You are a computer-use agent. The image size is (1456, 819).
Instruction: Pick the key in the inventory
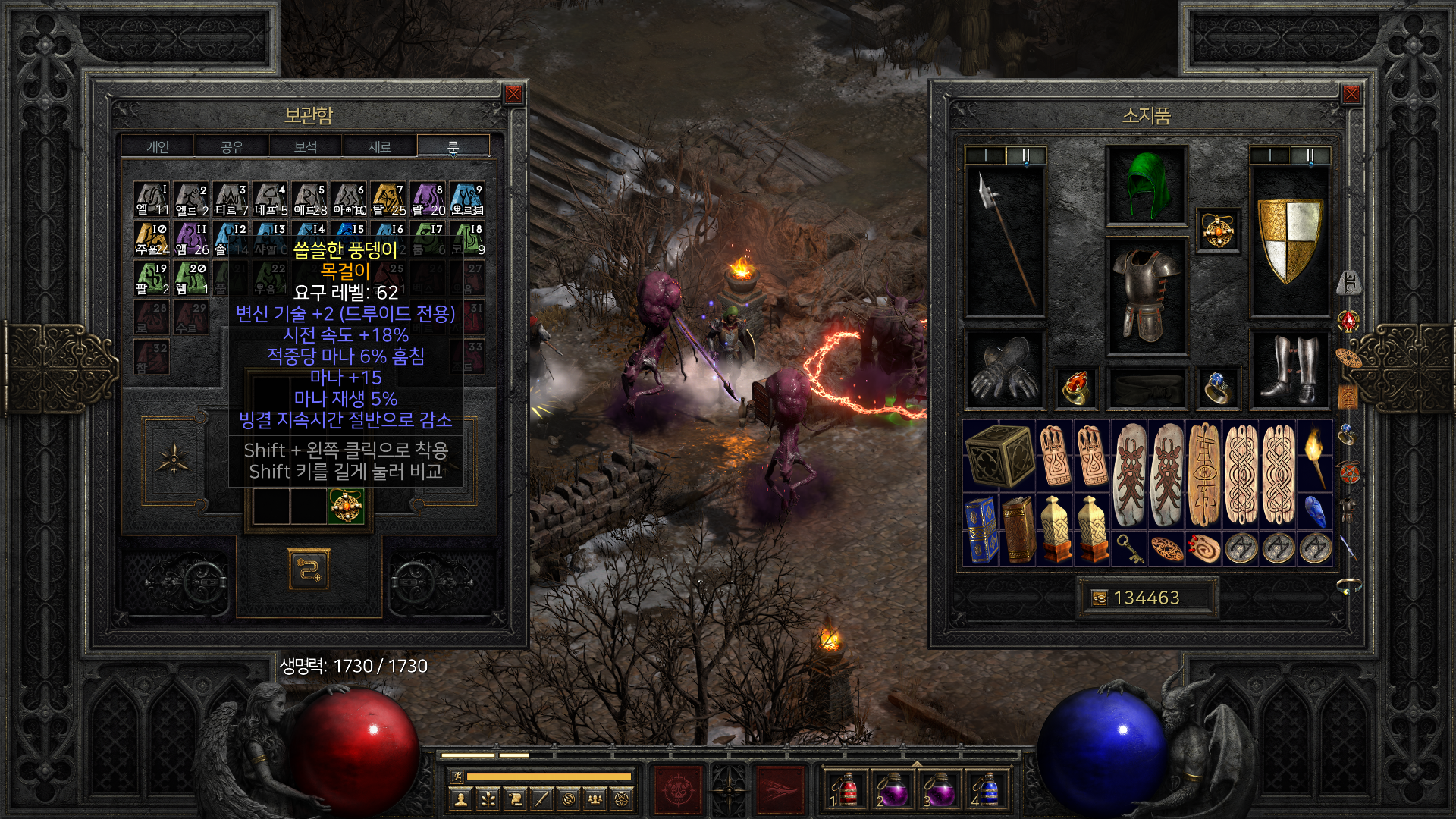1129,548
